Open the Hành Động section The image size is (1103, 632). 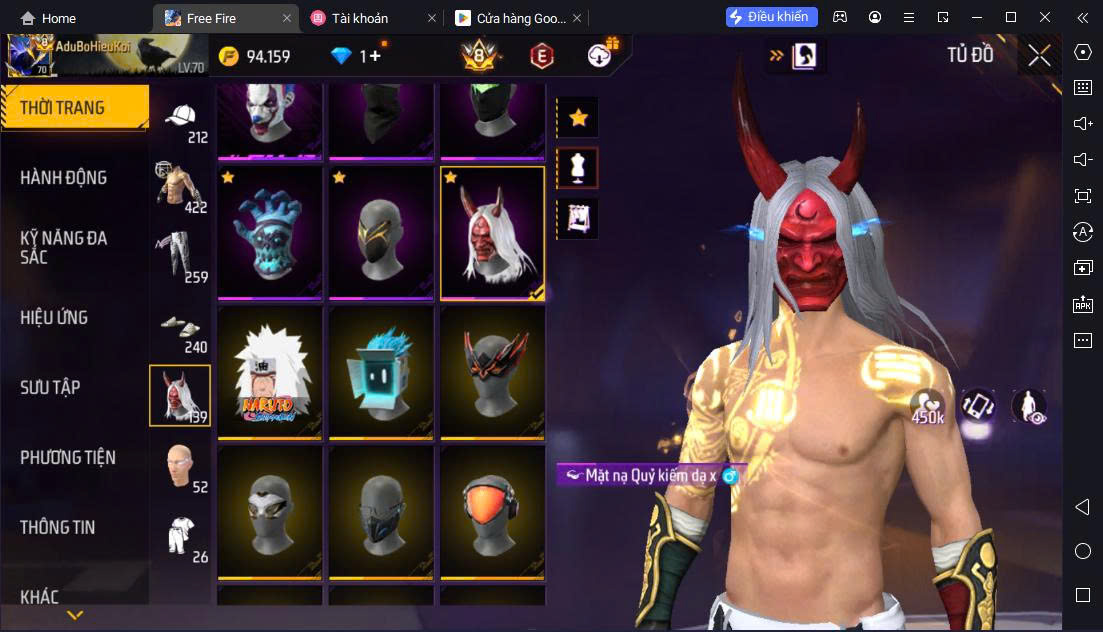click(x=64, y=178)
